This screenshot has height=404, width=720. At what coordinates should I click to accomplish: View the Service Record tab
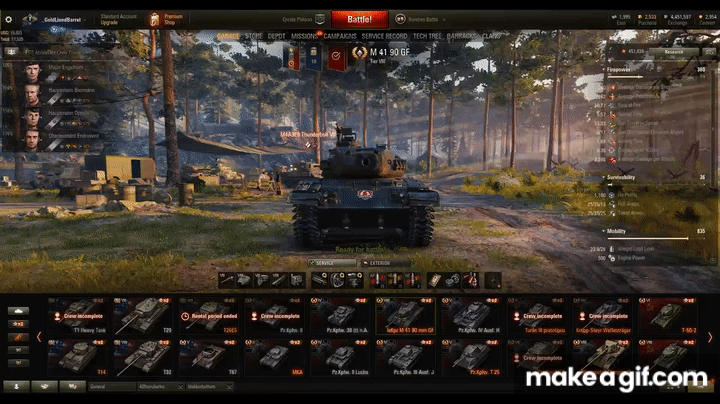(384, 36)
